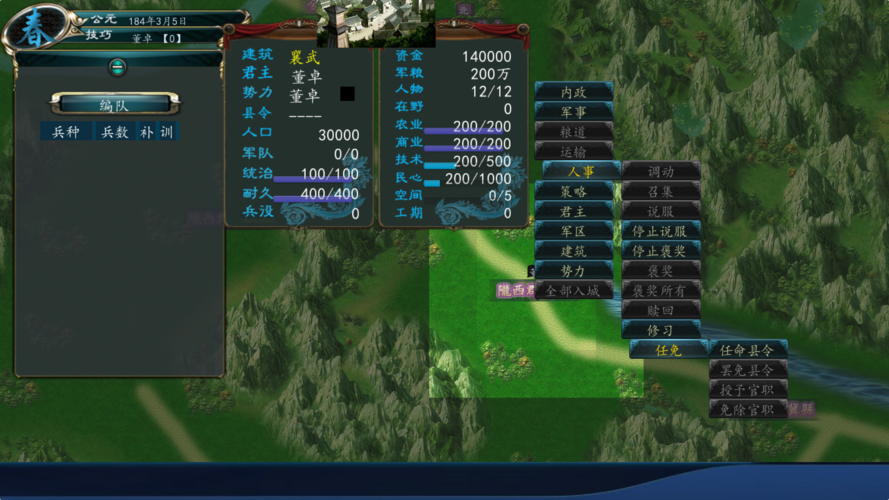This screenshot has width=889, height=500.
Task: Open the 军事 (military) menu
Action: point(573,112)
